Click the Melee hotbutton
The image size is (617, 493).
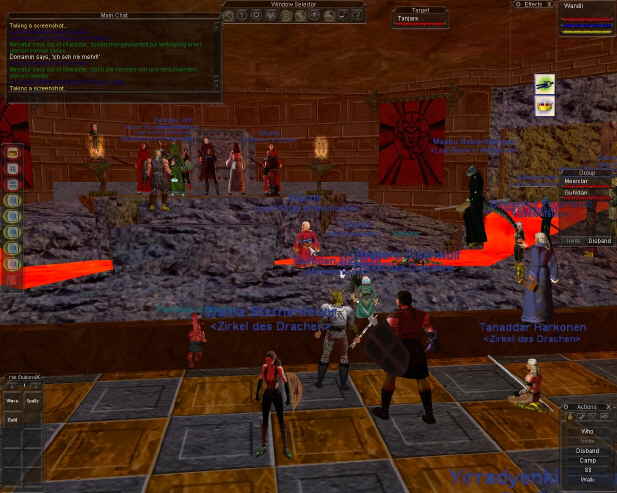coord(15,402)
